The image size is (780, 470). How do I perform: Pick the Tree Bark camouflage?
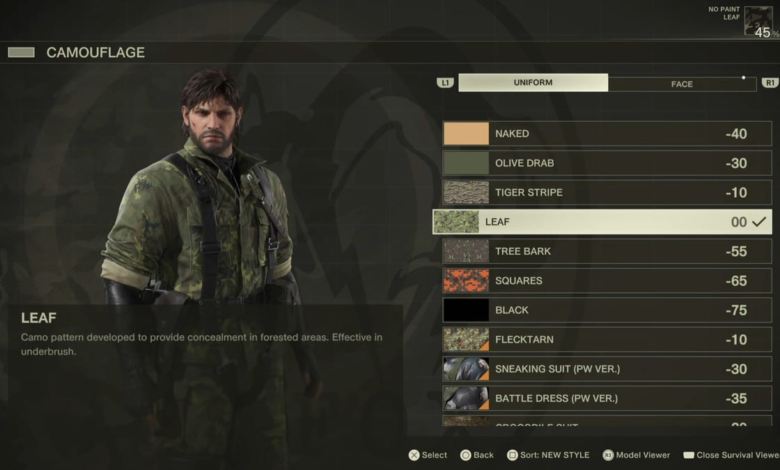click(x=607, y=251)
